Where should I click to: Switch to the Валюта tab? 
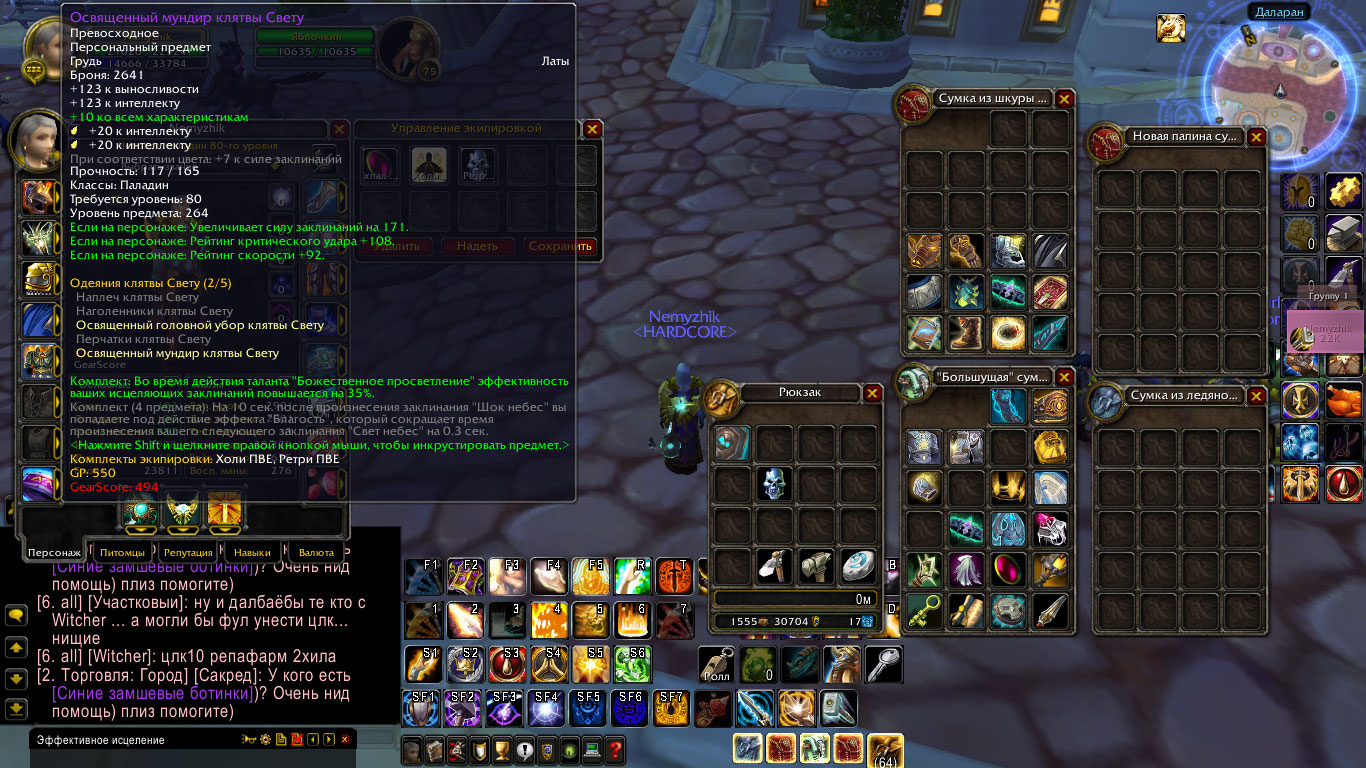pyautogui.click(x=316, y=552)
